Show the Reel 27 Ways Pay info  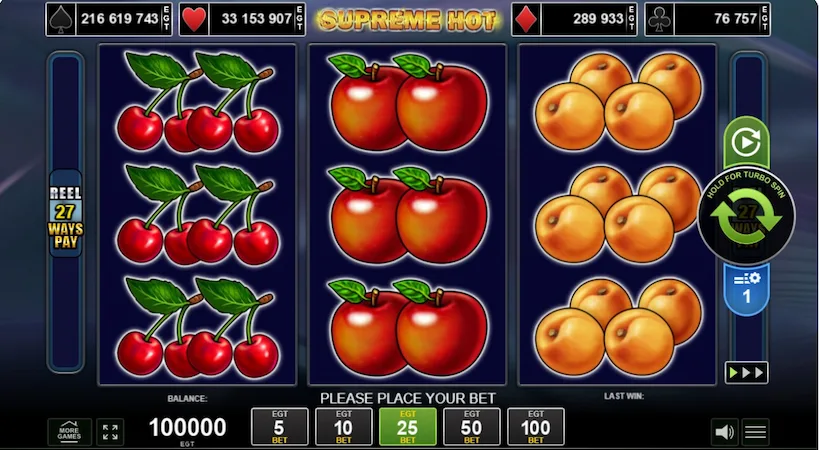pyautogui.click(x=66, y=214)
